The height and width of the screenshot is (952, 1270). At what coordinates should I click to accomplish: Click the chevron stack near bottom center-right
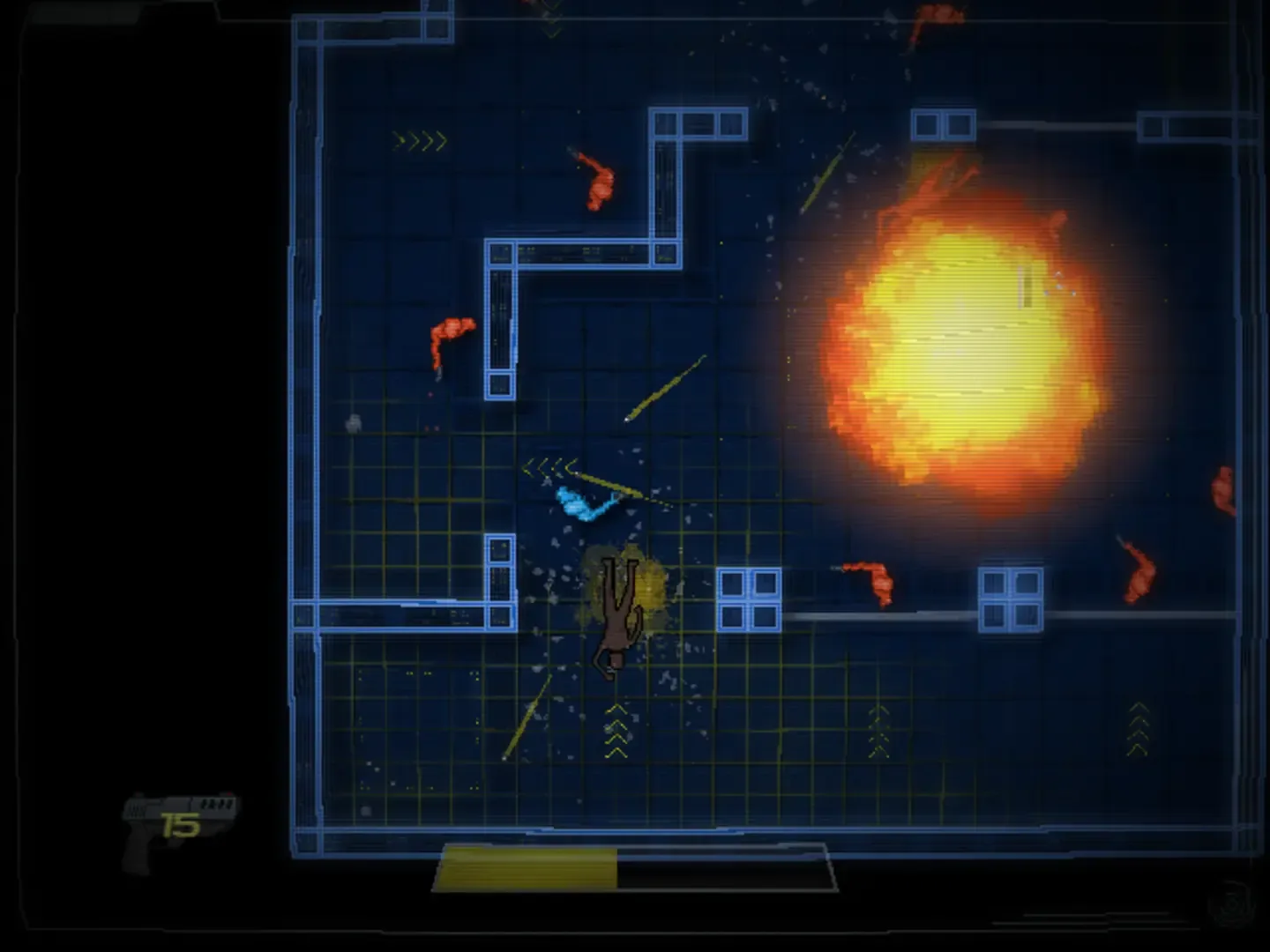(878, 732)
